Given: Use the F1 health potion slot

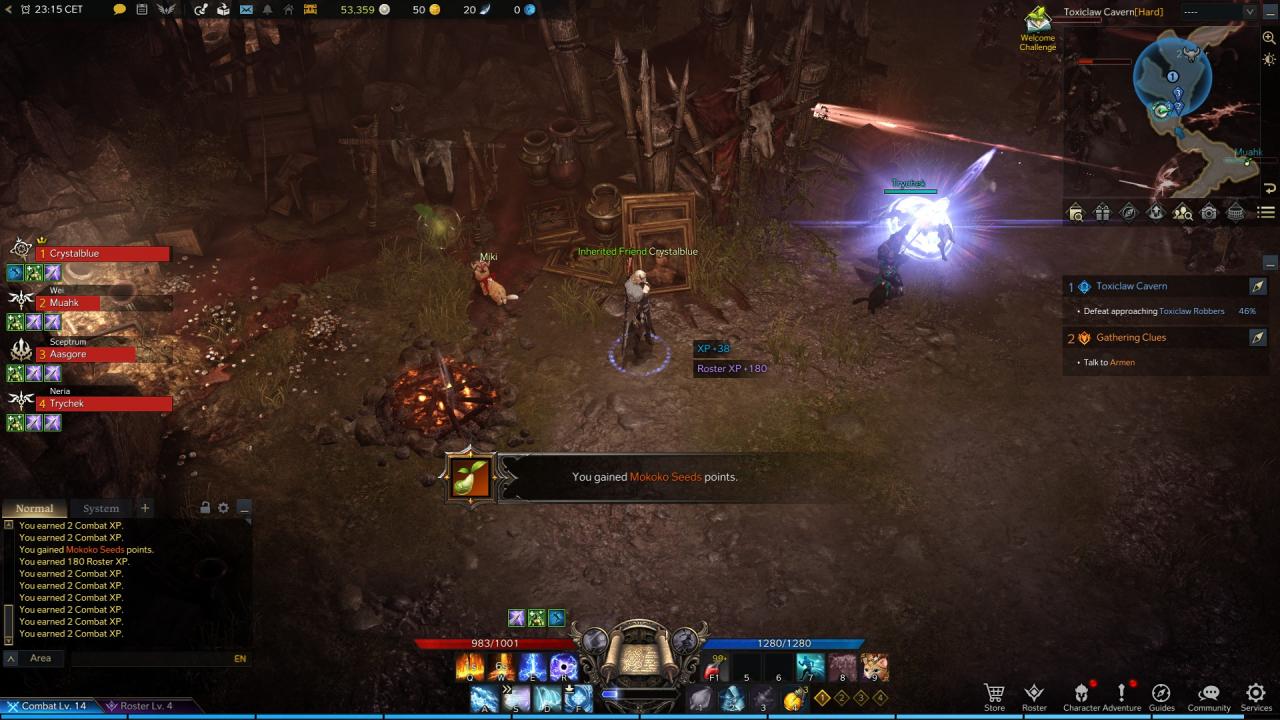Looking at the screenshot, I should click(x=714, y=668).
